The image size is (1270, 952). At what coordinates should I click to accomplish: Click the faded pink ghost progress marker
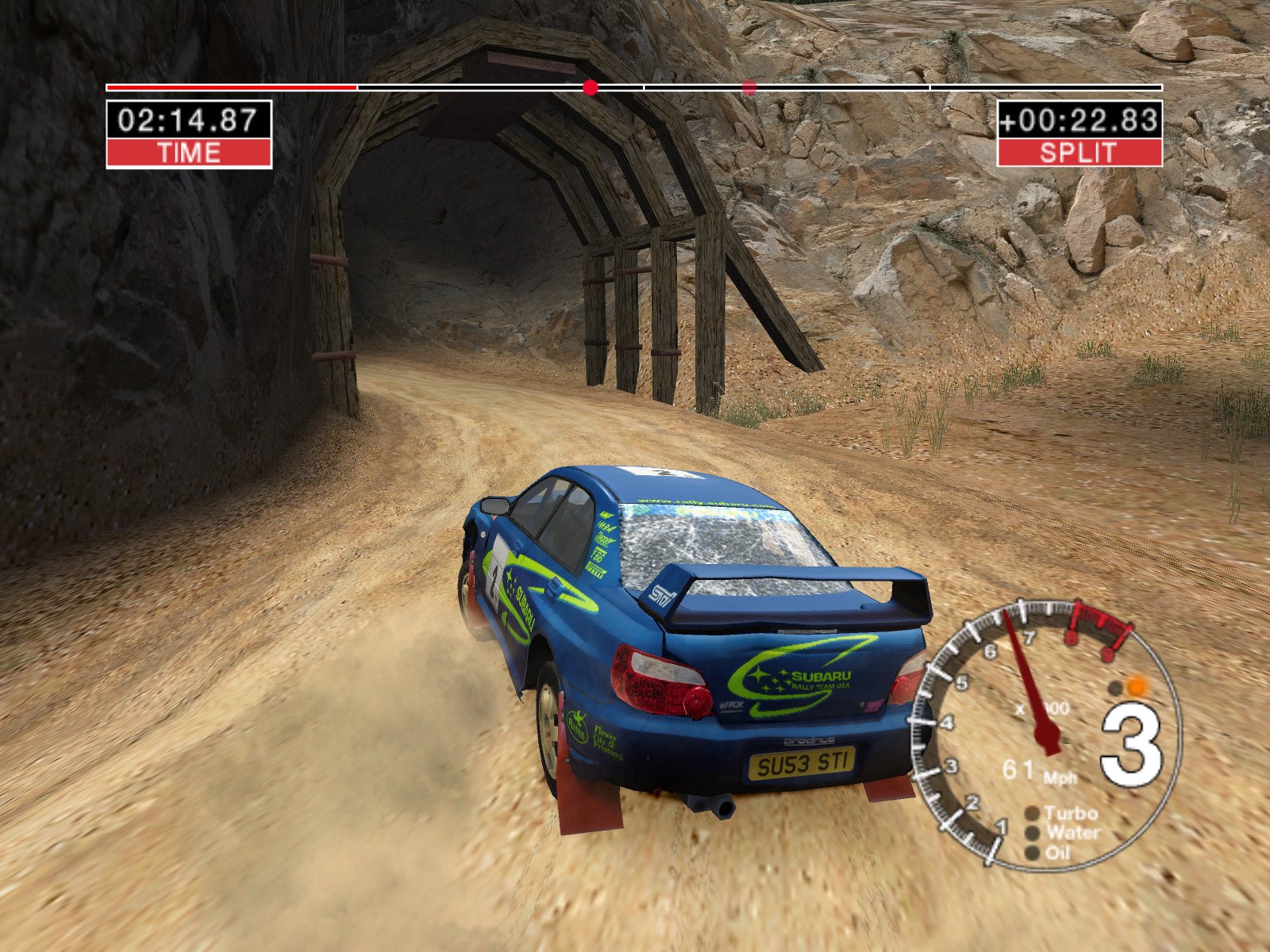(x=749, y=87)
